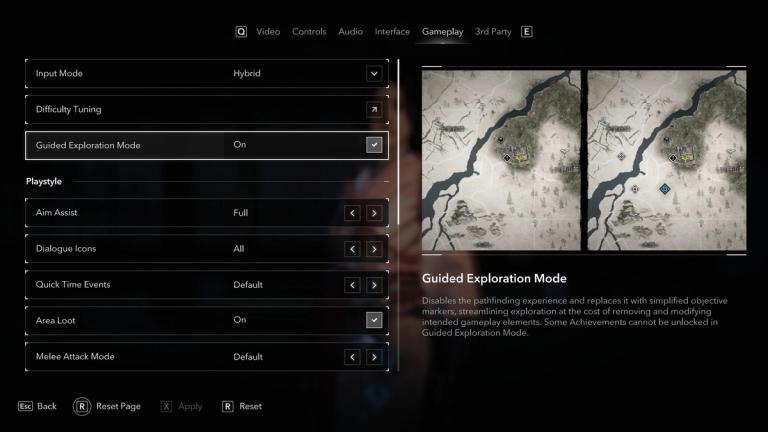Go Back from the settings menu
768x432 pixels.
[37, 407]
